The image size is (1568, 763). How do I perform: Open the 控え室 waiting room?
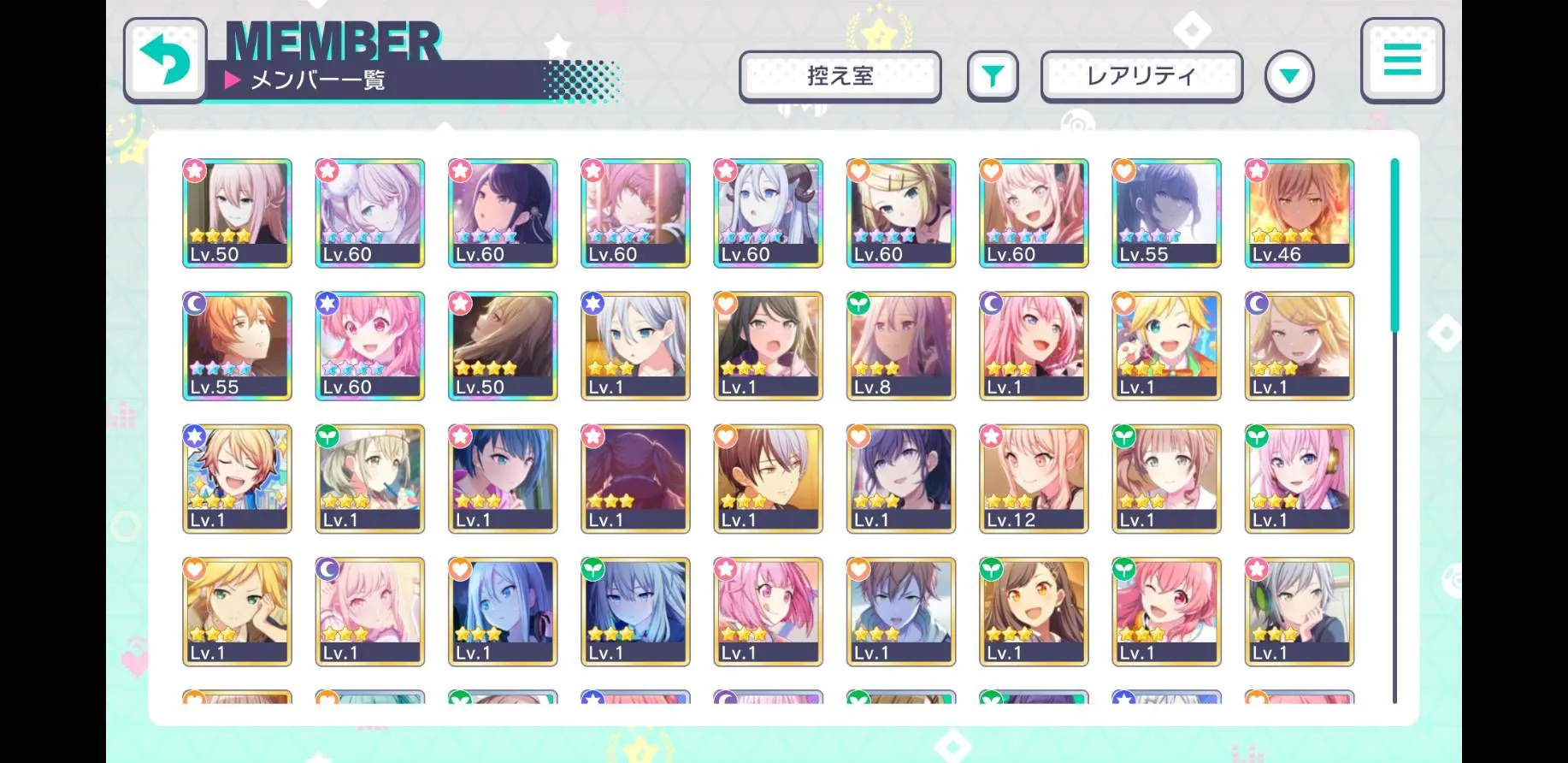coord(840,76)
